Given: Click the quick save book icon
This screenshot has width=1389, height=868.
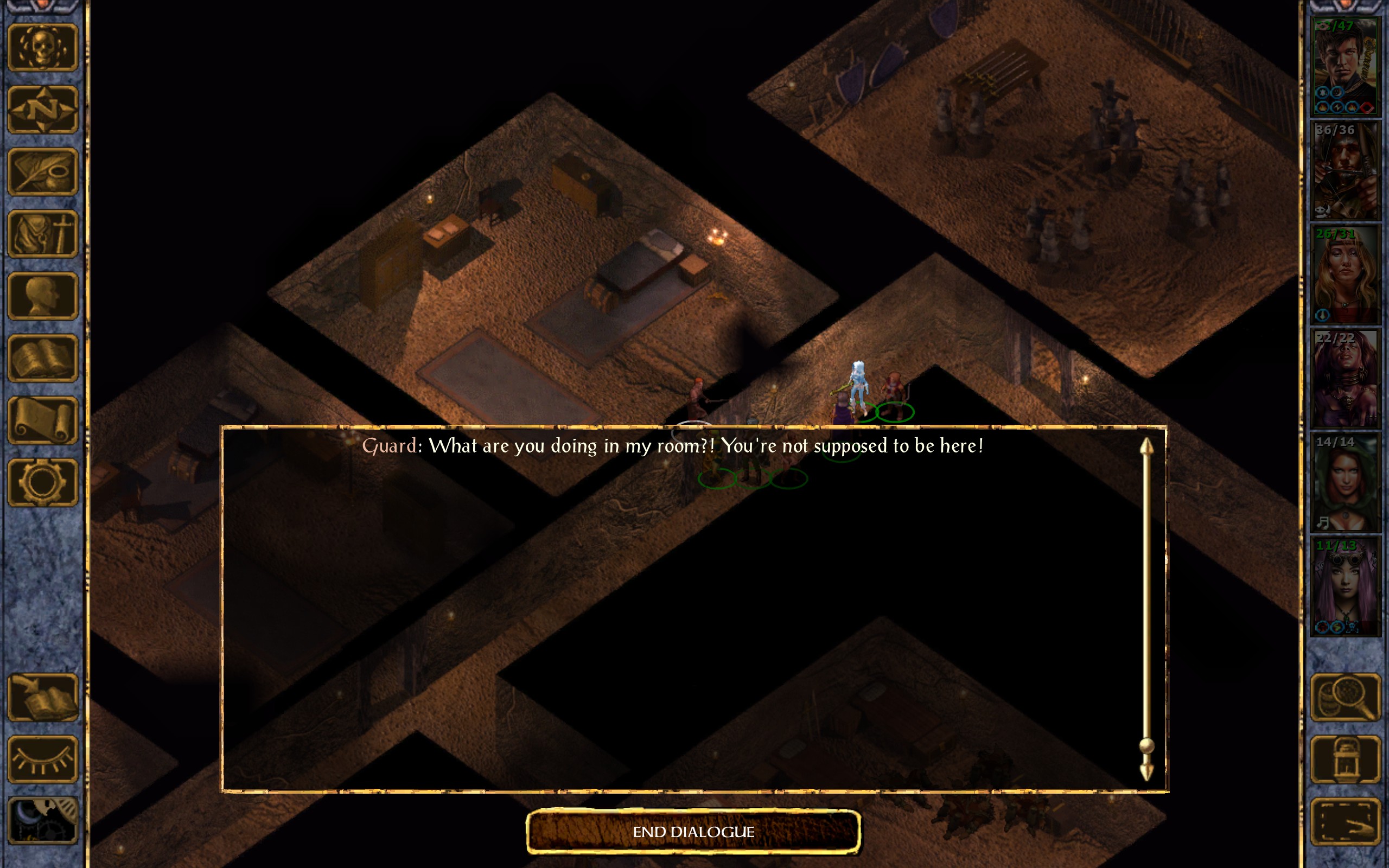Looking at the screenshot, I should click(42, 698).
